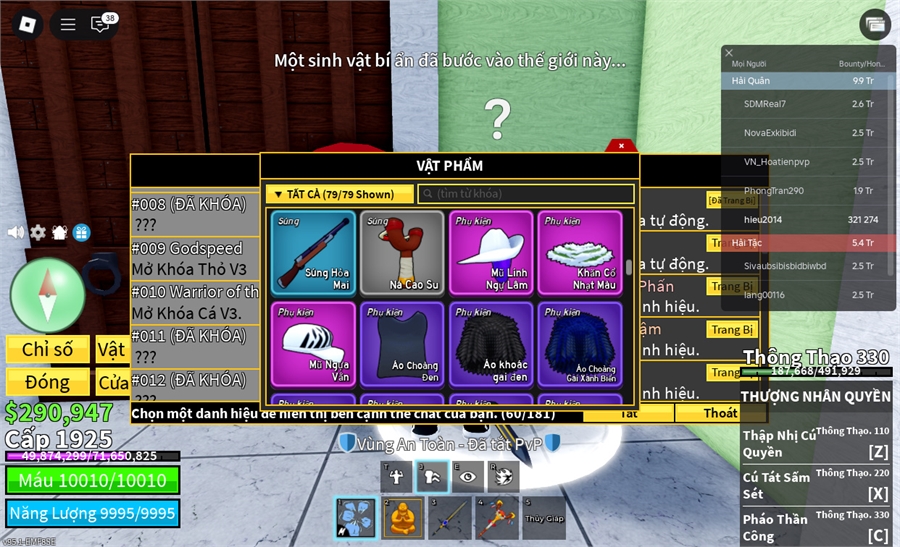
Task: Select the Mũ Lính Ngự Lâm hat
Action: (492, 252)
